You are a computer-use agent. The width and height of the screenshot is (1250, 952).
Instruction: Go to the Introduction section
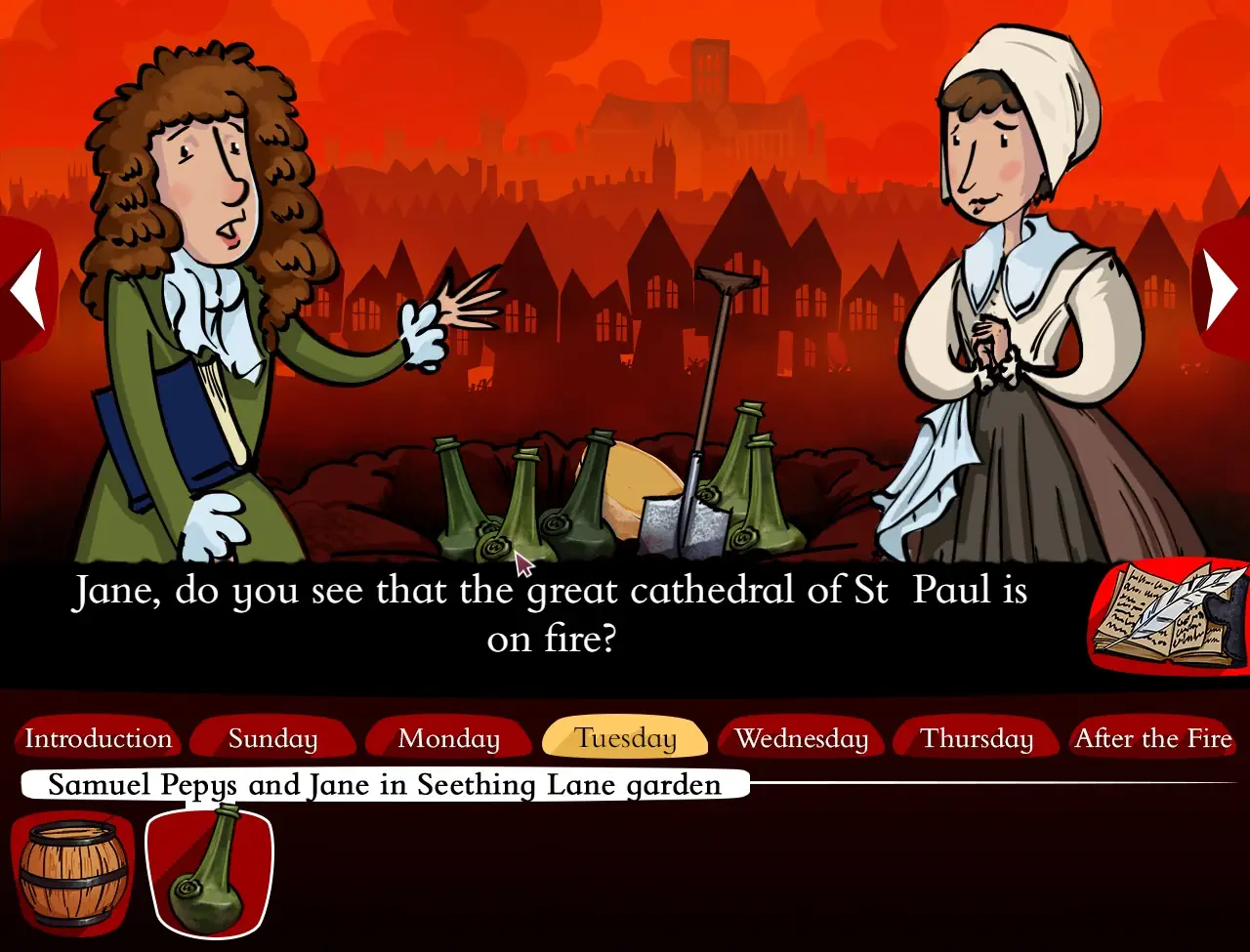click(98, 738)
